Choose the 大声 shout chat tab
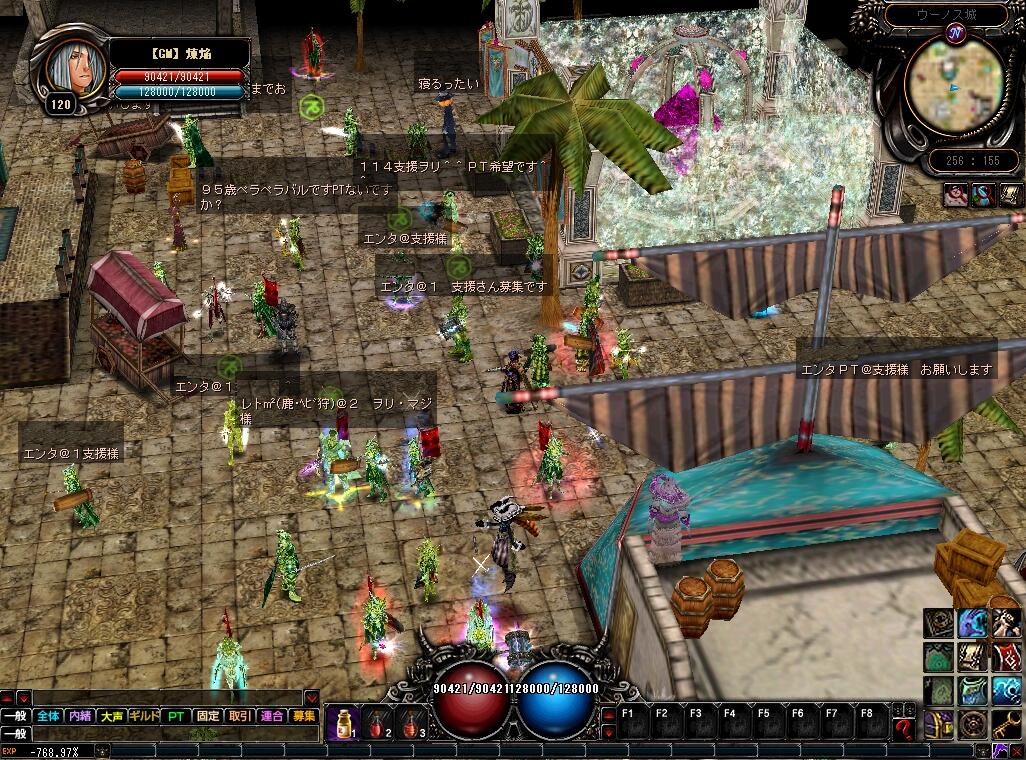 [112, 716]
